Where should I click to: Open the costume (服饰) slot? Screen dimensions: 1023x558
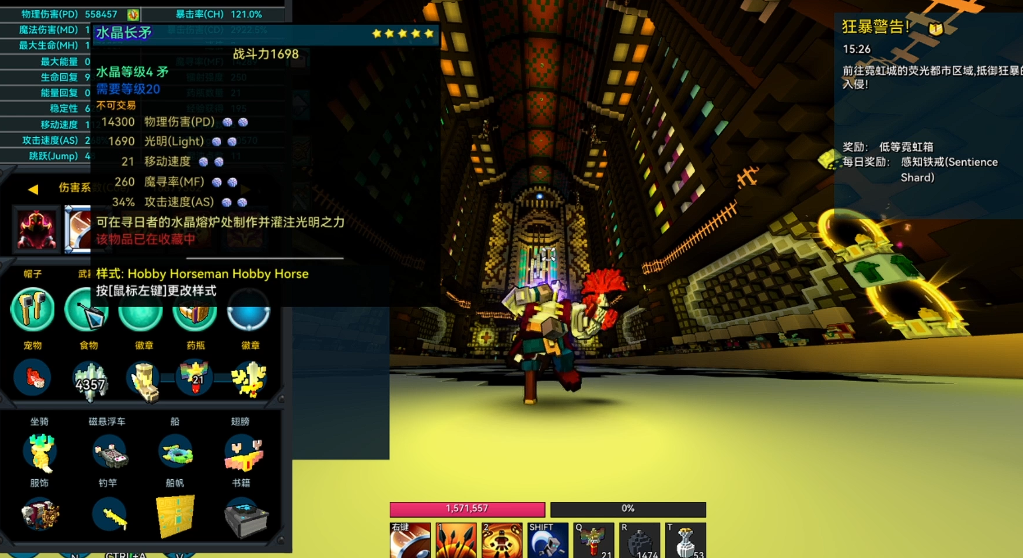(x=40, y=514)
